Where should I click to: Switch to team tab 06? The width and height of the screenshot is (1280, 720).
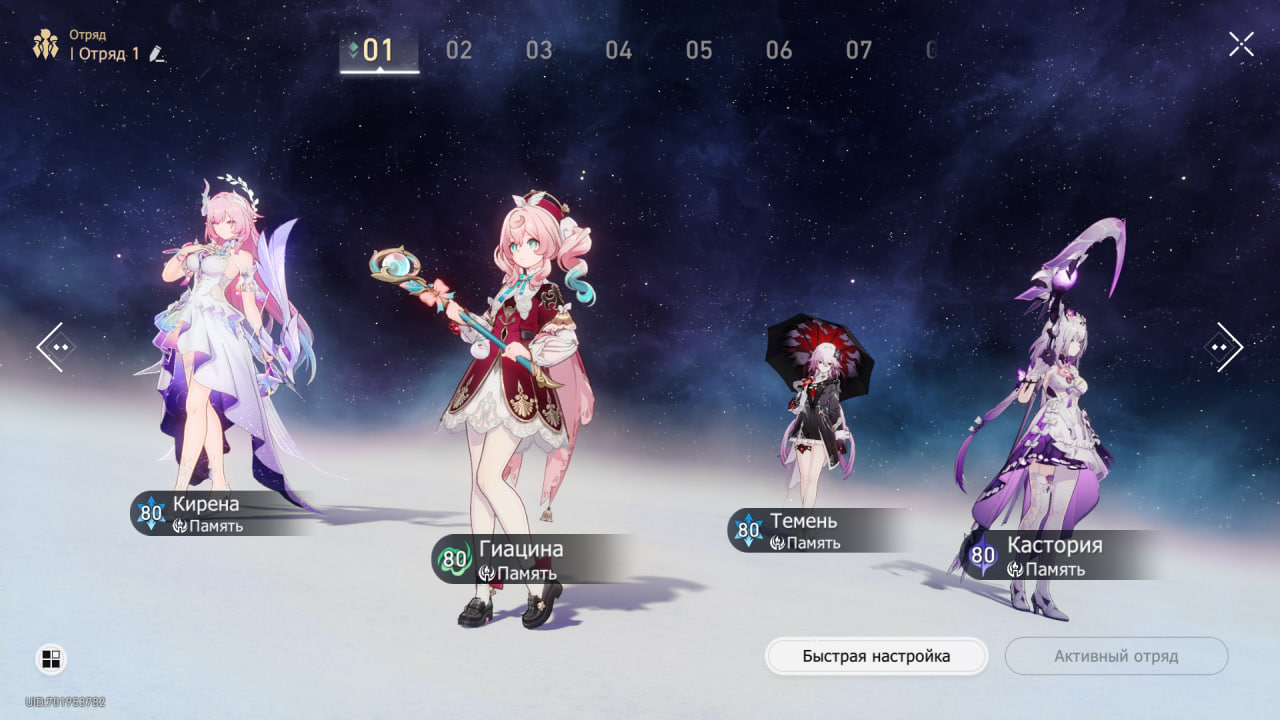[x=779, y=50]
